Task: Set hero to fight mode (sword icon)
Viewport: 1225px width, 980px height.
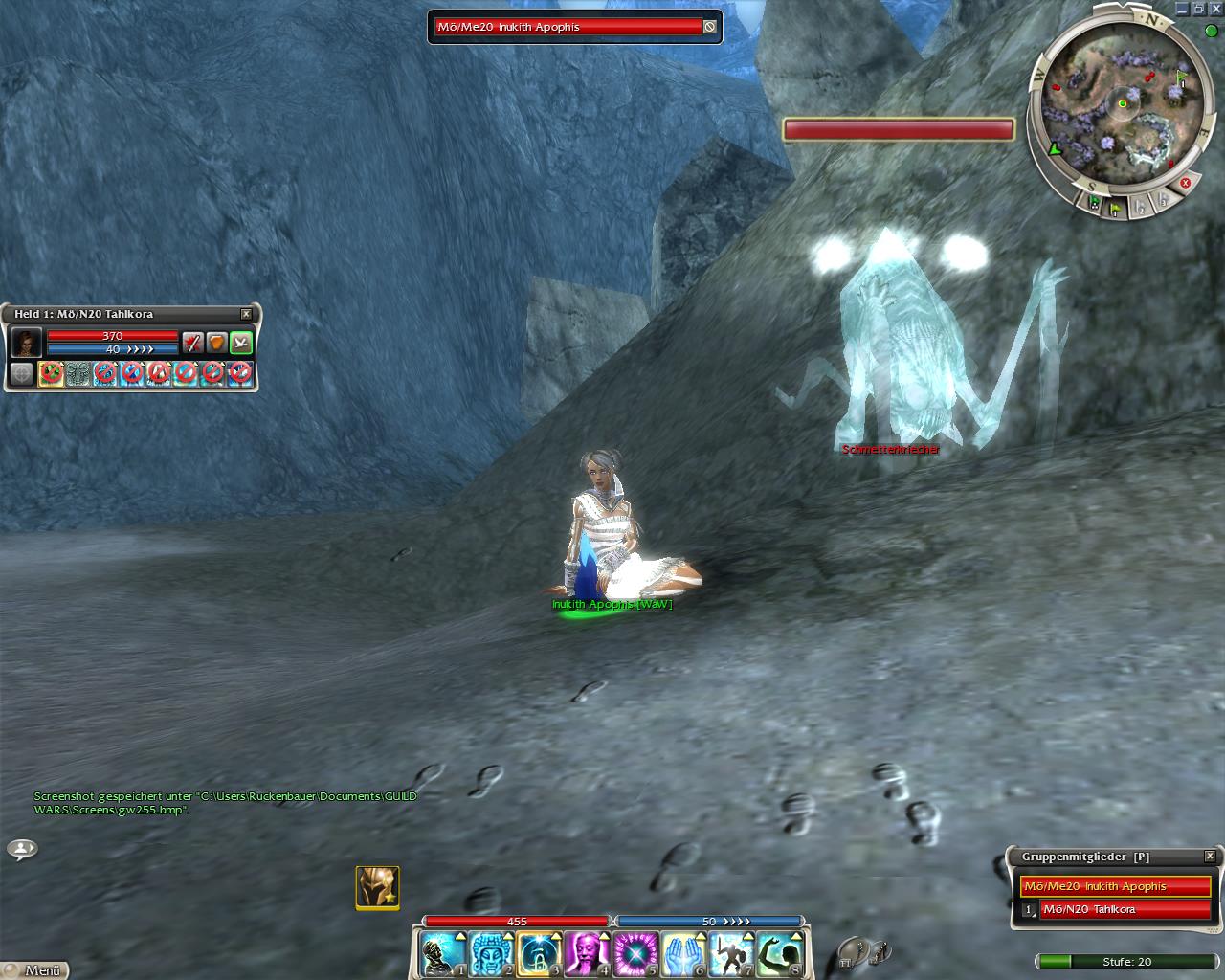Action: [193, 342]
